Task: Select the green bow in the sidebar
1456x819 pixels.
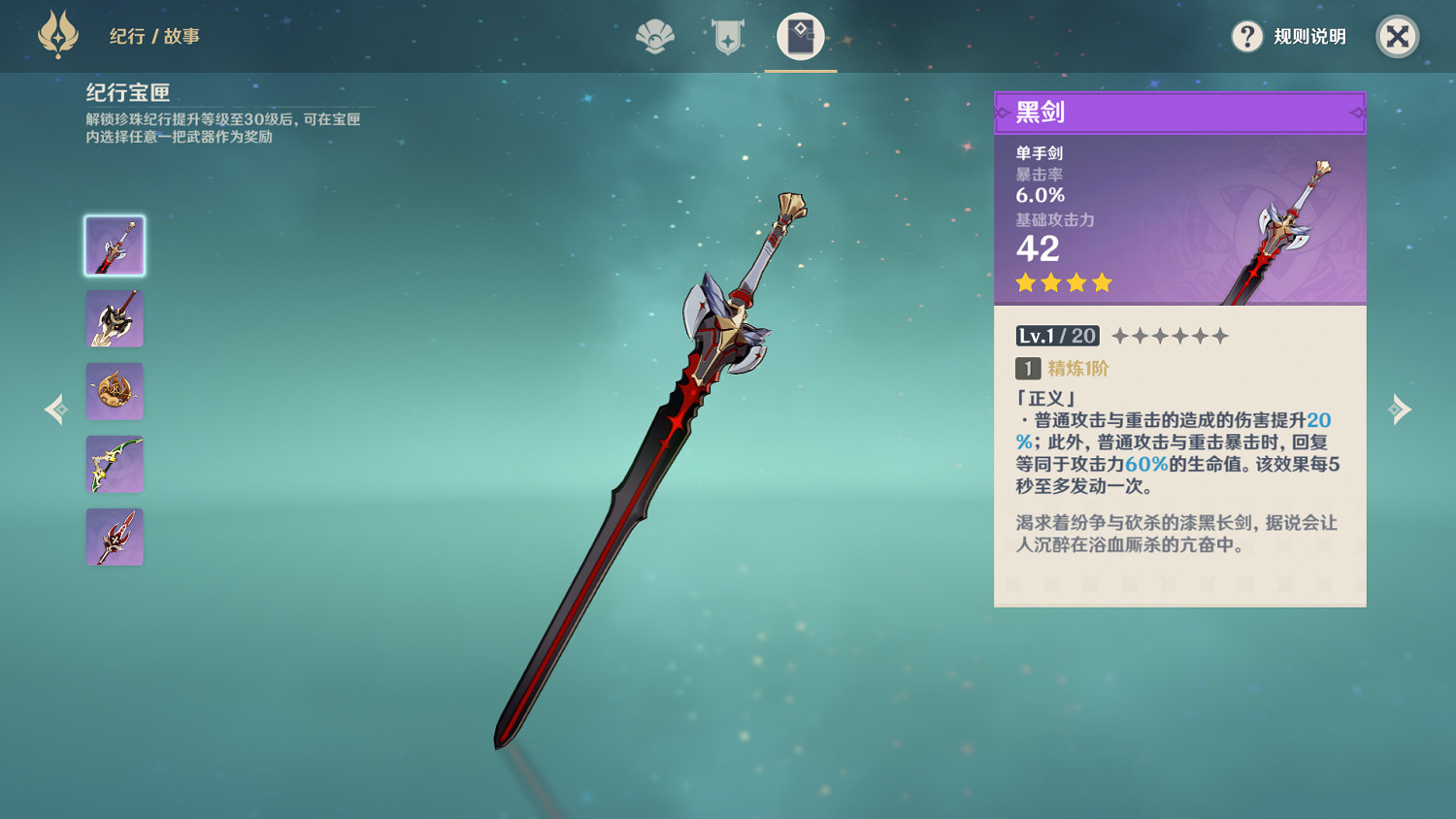Action: click(115, 463)
